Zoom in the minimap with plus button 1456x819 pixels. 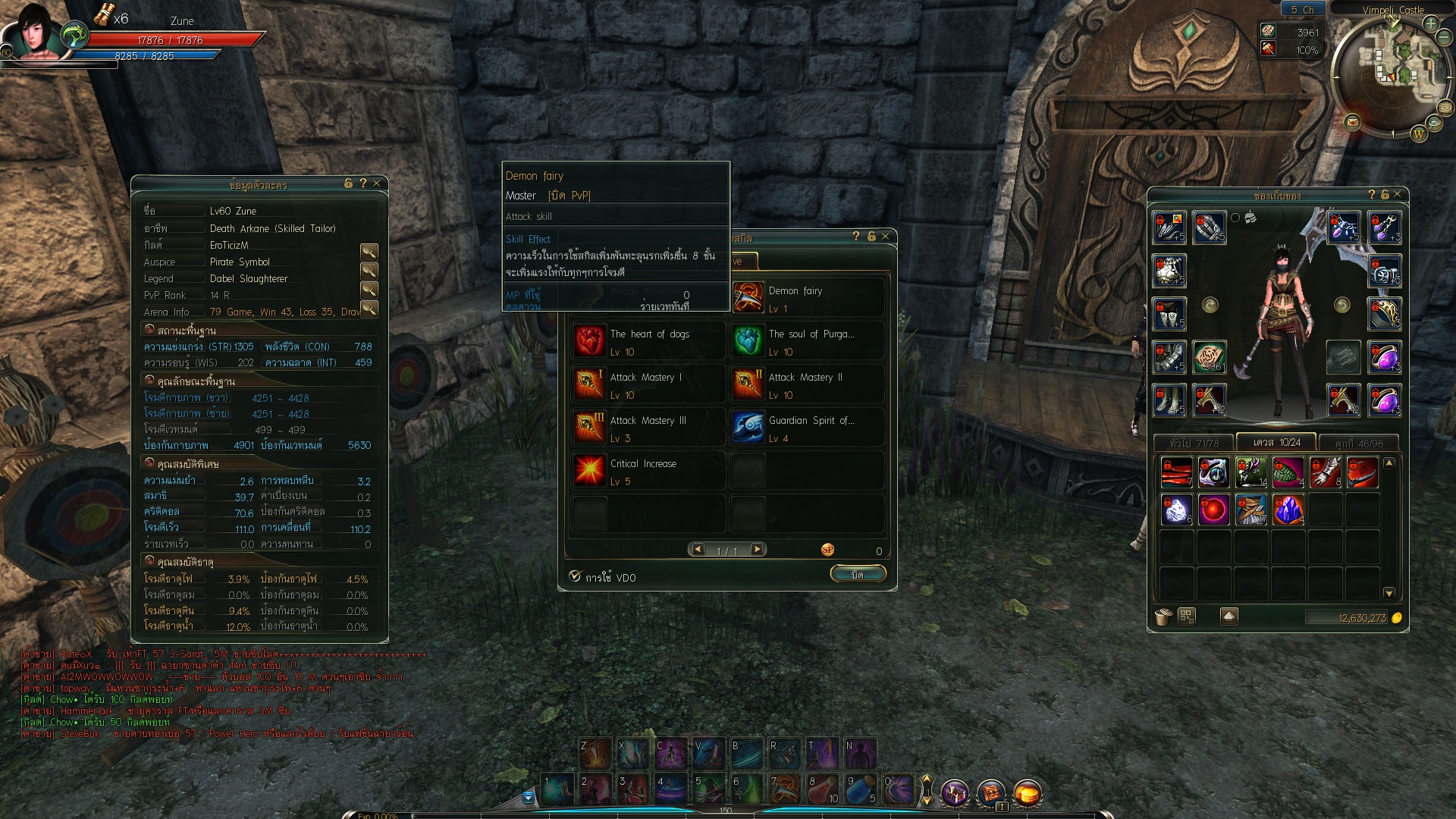(1431, 24)
